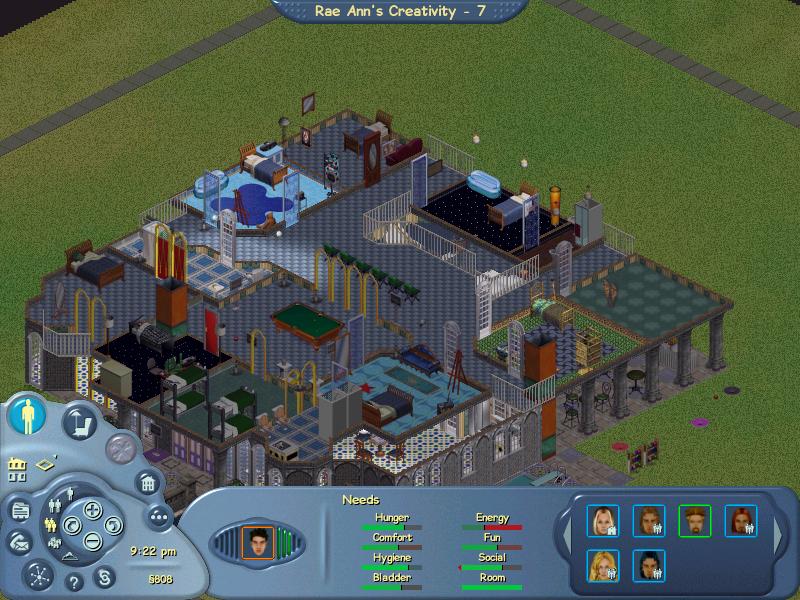Pick the dark-haired Sim portrait on the bottom row
800x600 pixels.
(x=648, y=566)
